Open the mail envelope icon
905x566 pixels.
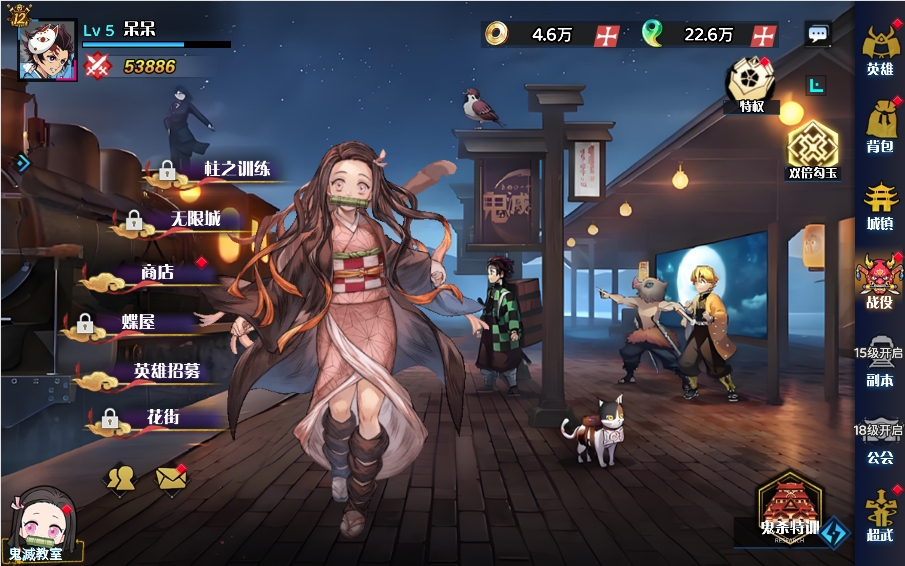tap(172, 479)
